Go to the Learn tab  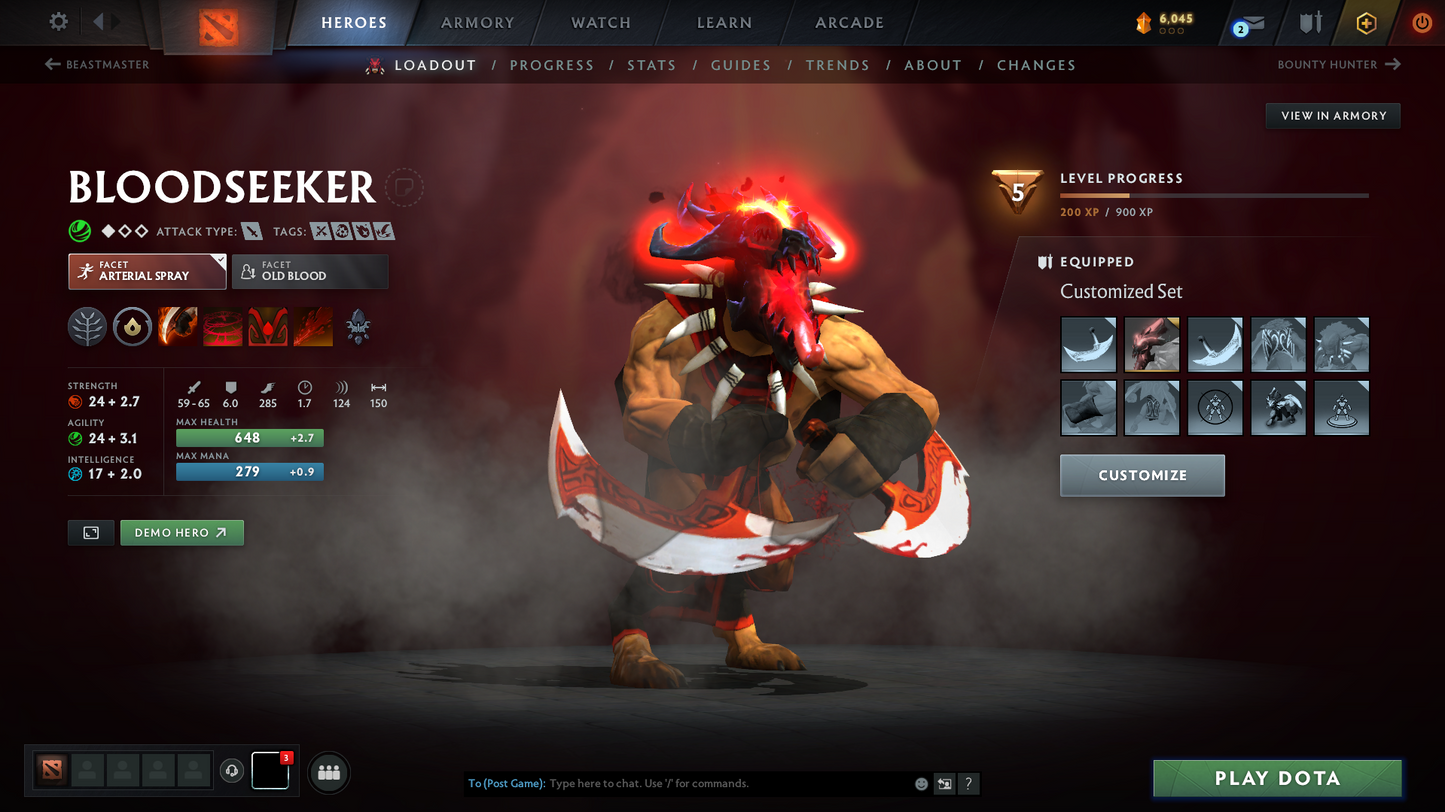tap(724, 23)
